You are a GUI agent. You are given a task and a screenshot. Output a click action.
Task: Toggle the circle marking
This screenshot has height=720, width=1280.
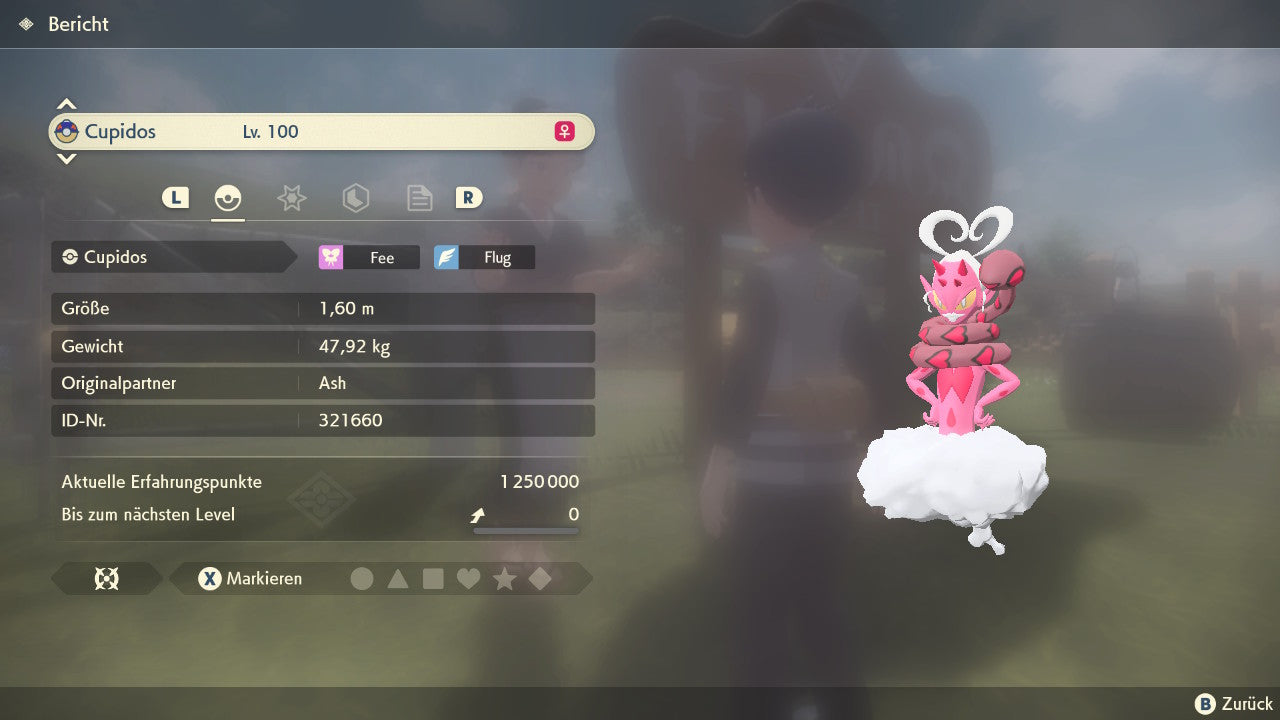pyautogui.click(x=362, y=578)
